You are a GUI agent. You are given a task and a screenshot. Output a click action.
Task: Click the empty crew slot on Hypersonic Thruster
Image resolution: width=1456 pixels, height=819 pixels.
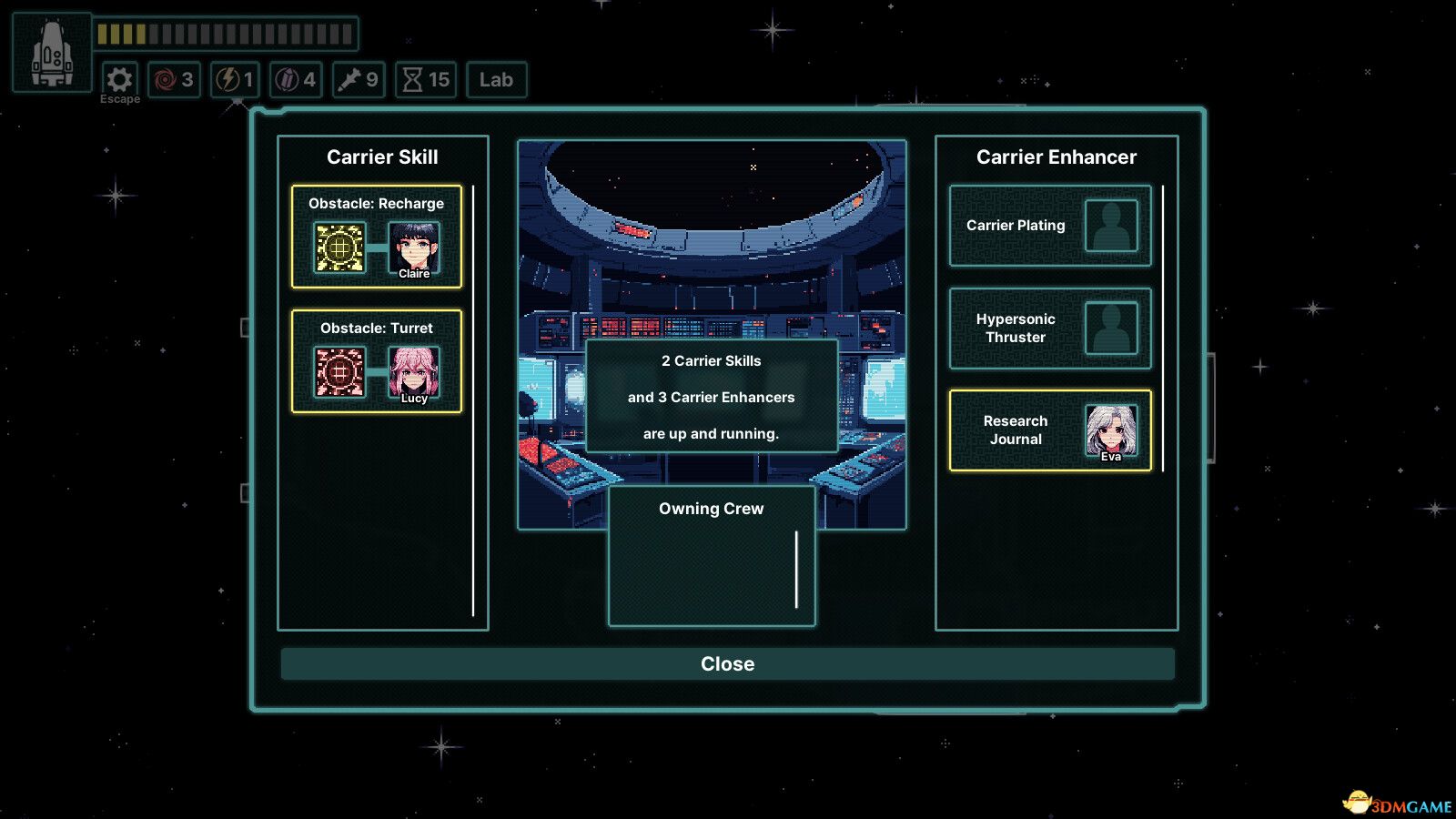pyautogui.click(x=1111, y=329)
